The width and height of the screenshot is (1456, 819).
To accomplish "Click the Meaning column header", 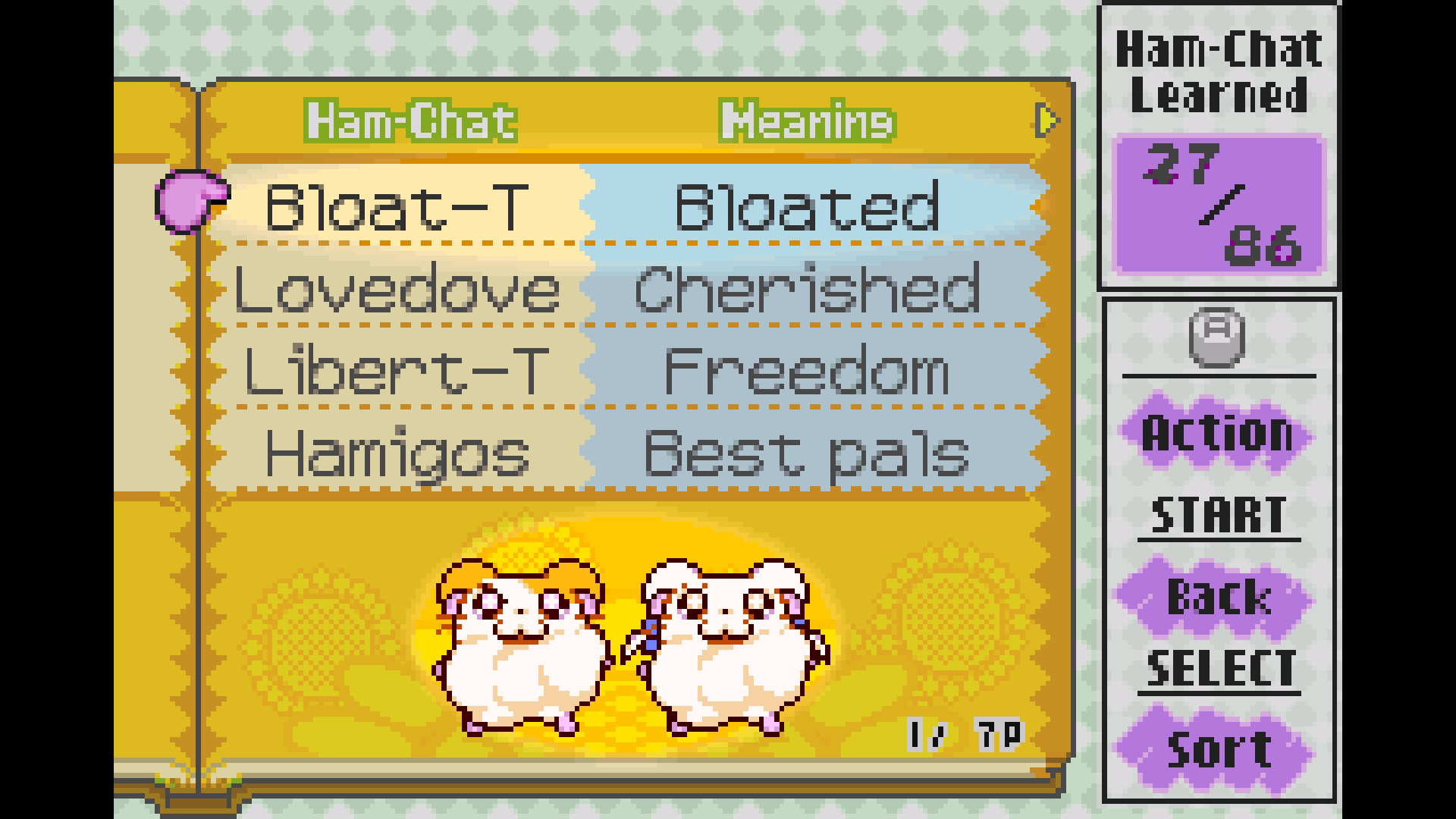I will coord(807,121).
